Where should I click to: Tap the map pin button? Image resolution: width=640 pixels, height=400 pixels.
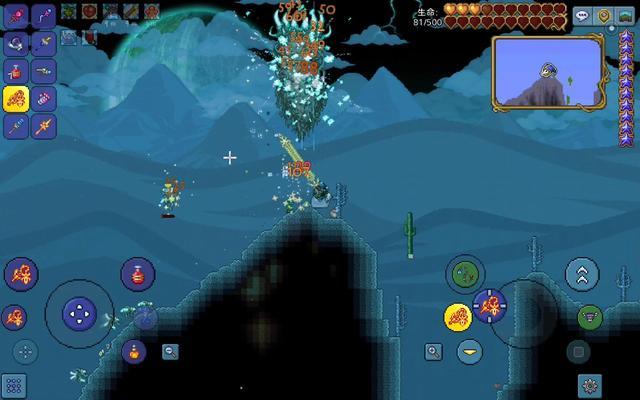604,16
